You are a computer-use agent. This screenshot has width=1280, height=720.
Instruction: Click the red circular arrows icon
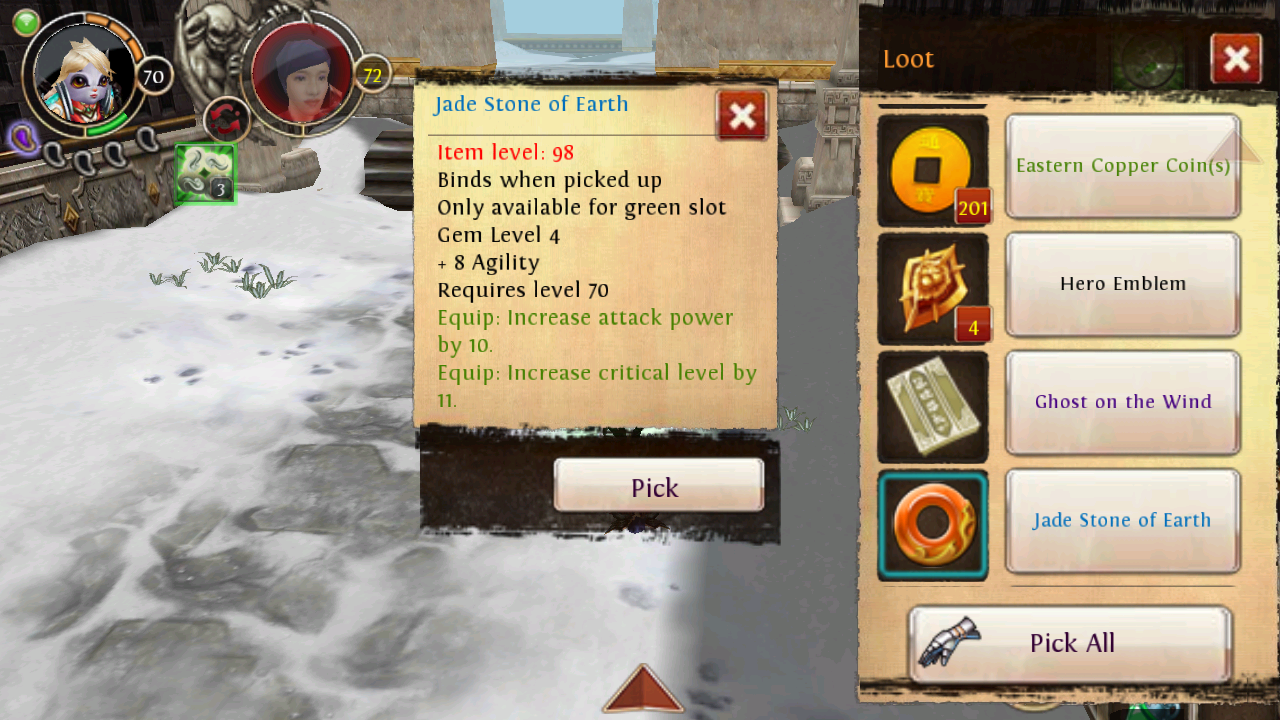(x=226, y=121)
